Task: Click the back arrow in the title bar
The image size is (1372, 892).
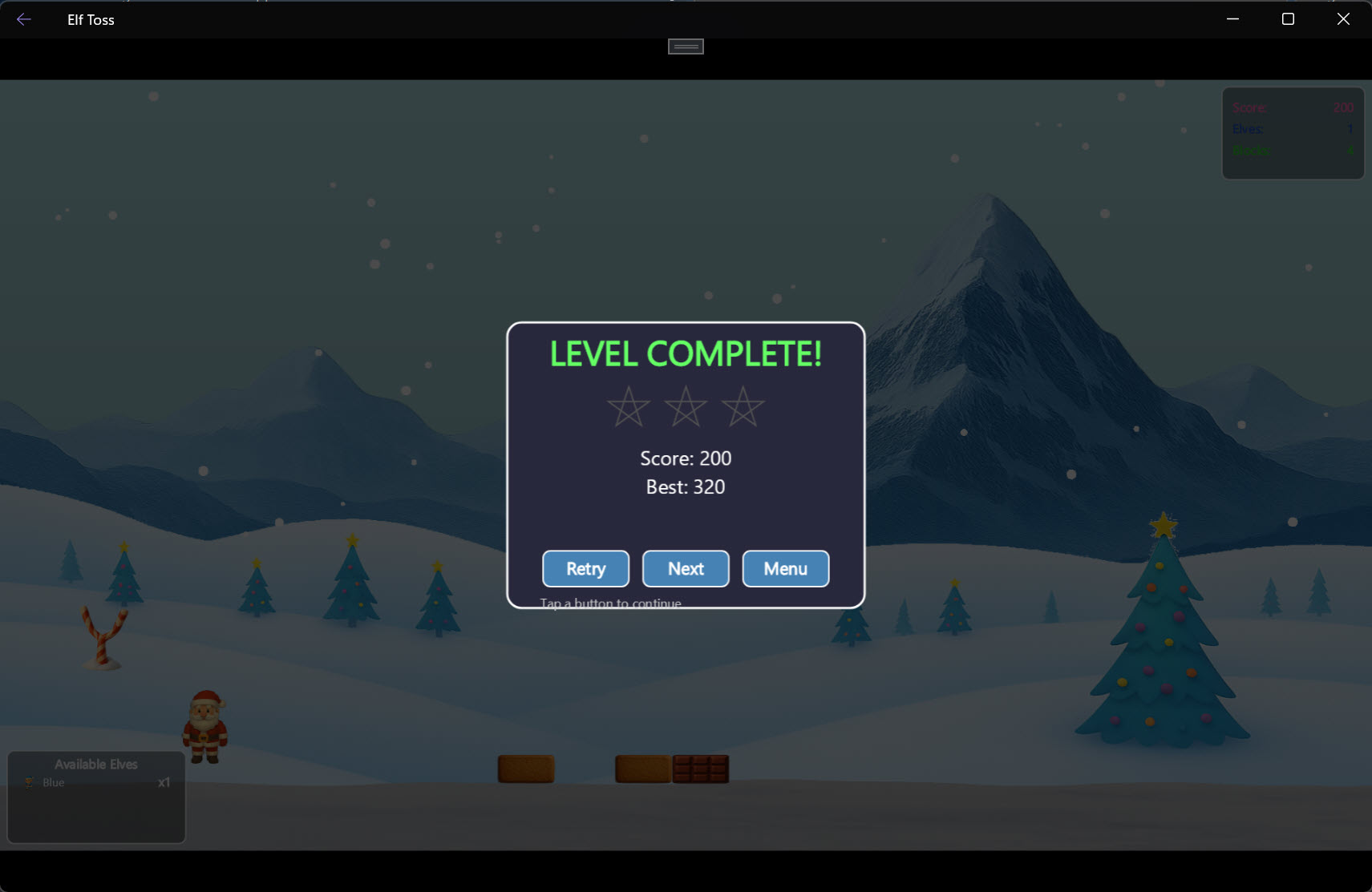Action: coord(23,19)
